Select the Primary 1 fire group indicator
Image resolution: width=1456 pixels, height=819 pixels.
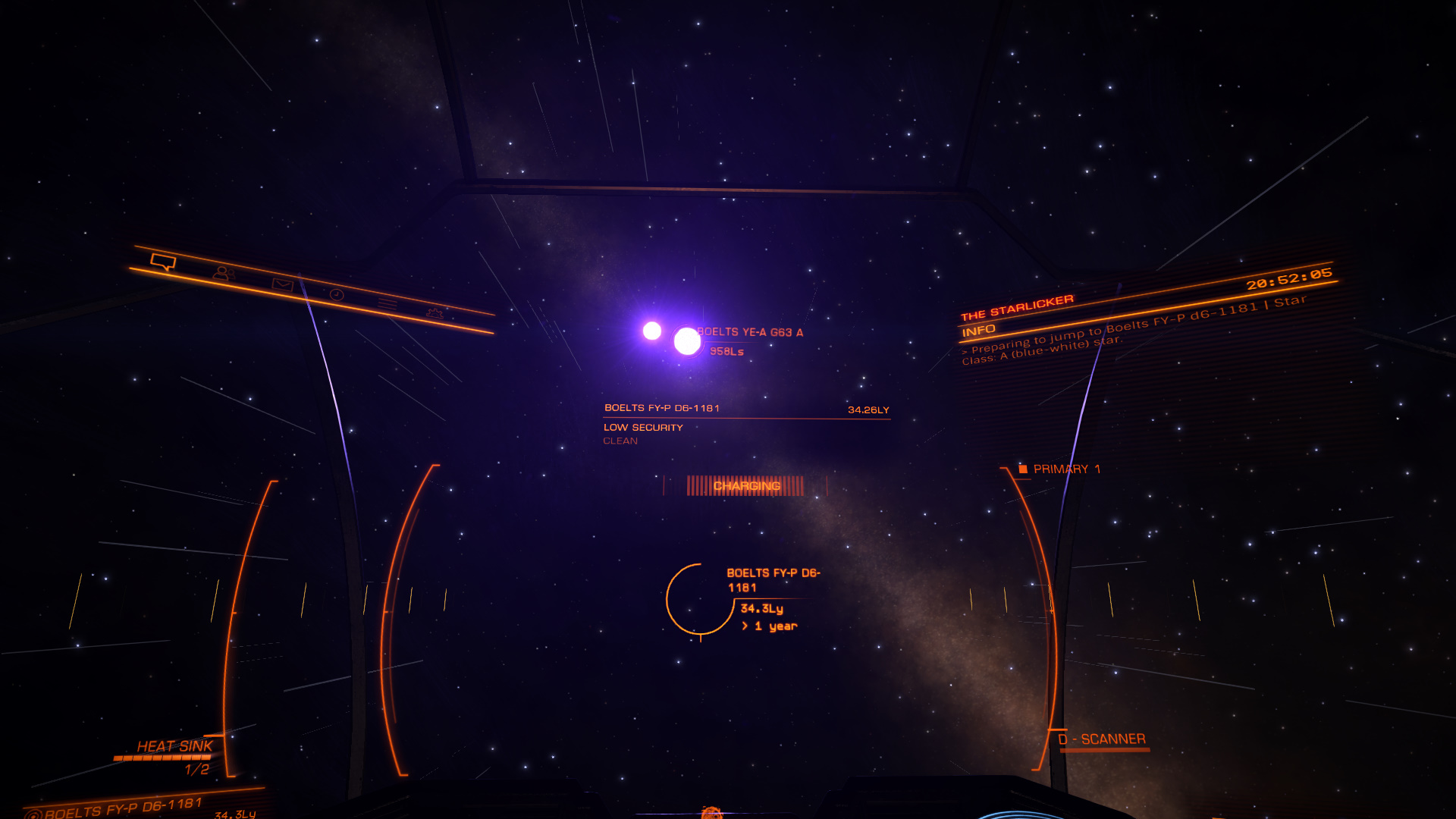pyautogui.click(x=1060, y=469)
